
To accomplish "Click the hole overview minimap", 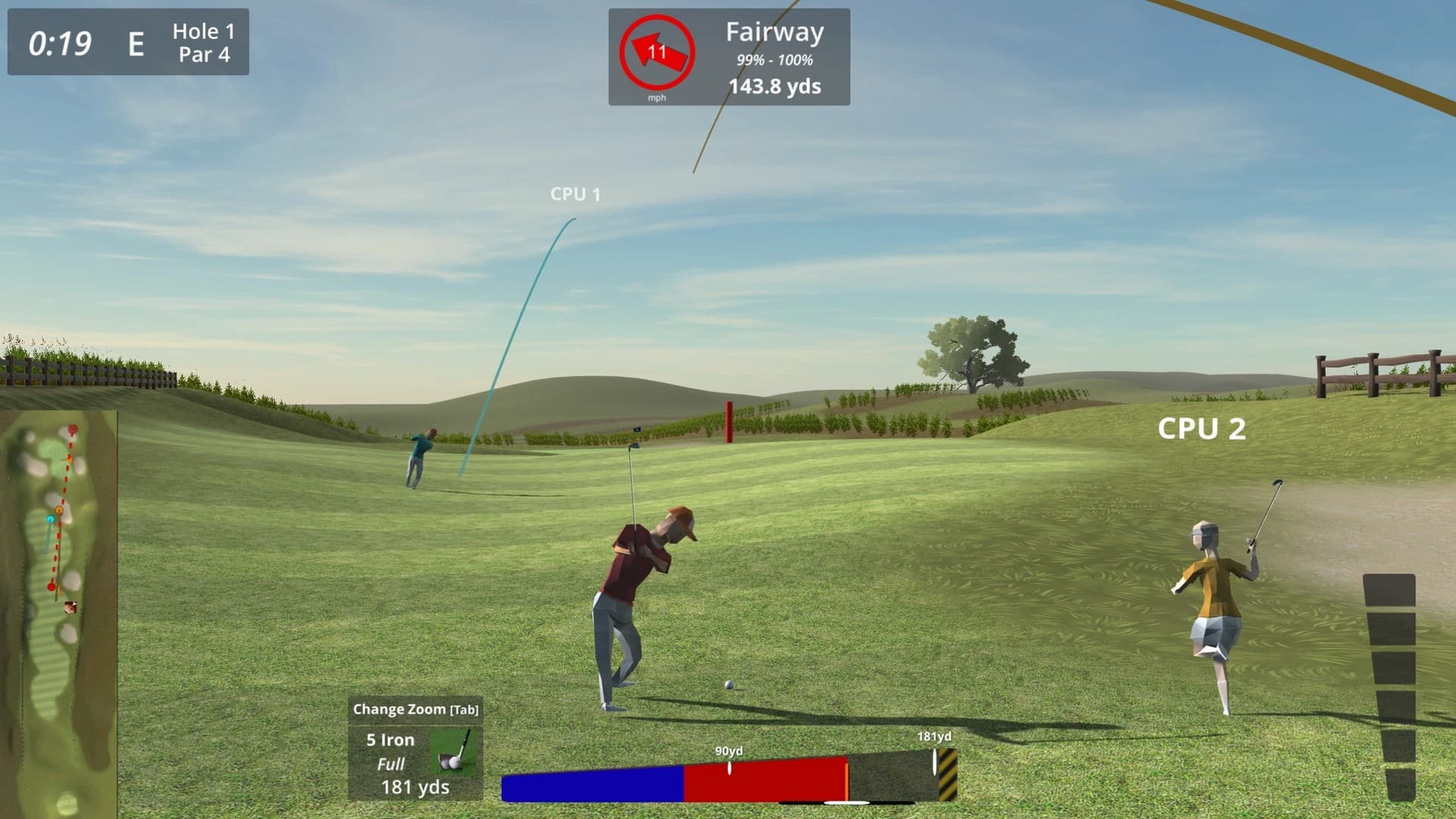I will tap(59, 613).
